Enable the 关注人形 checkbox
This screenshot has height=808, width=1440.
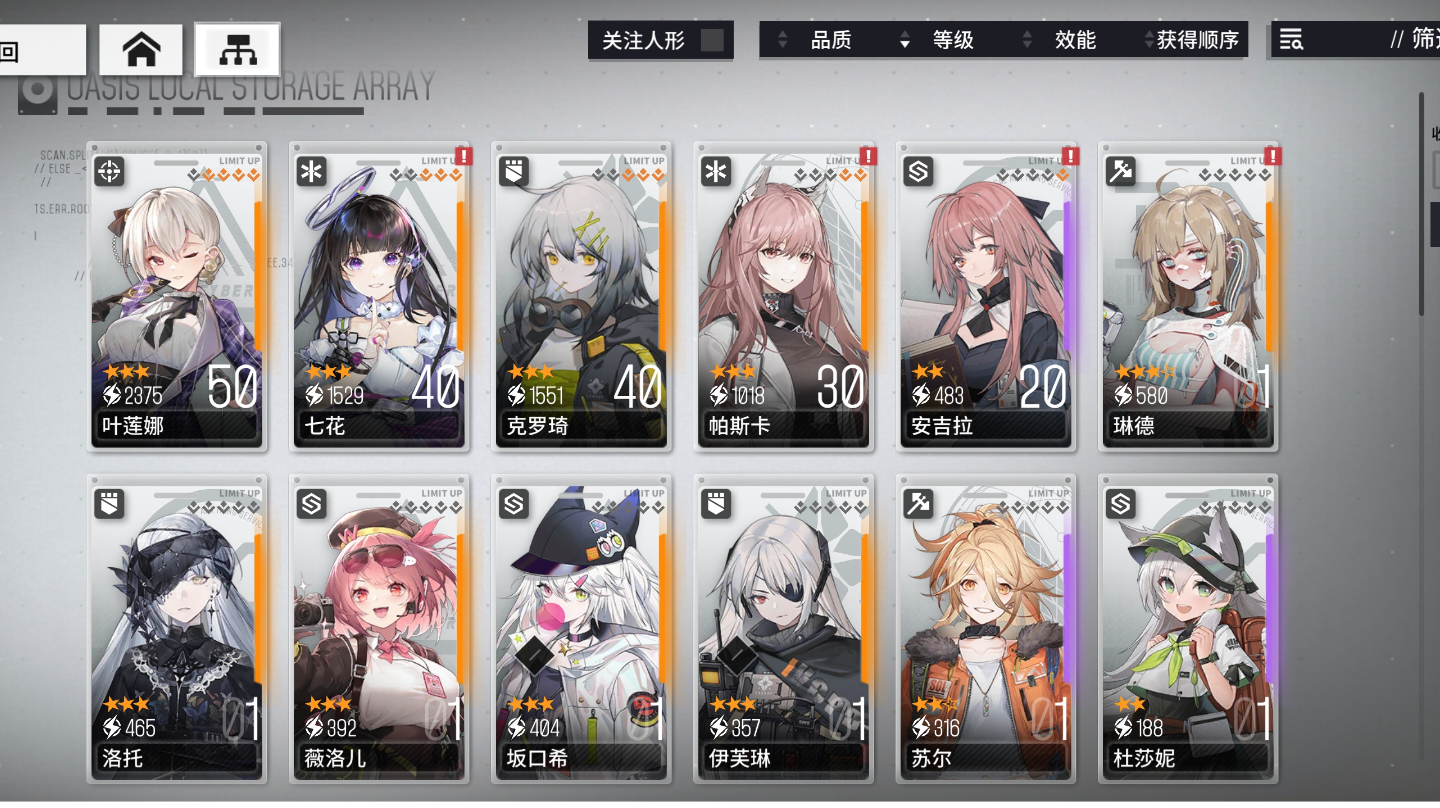coord(710,41)
